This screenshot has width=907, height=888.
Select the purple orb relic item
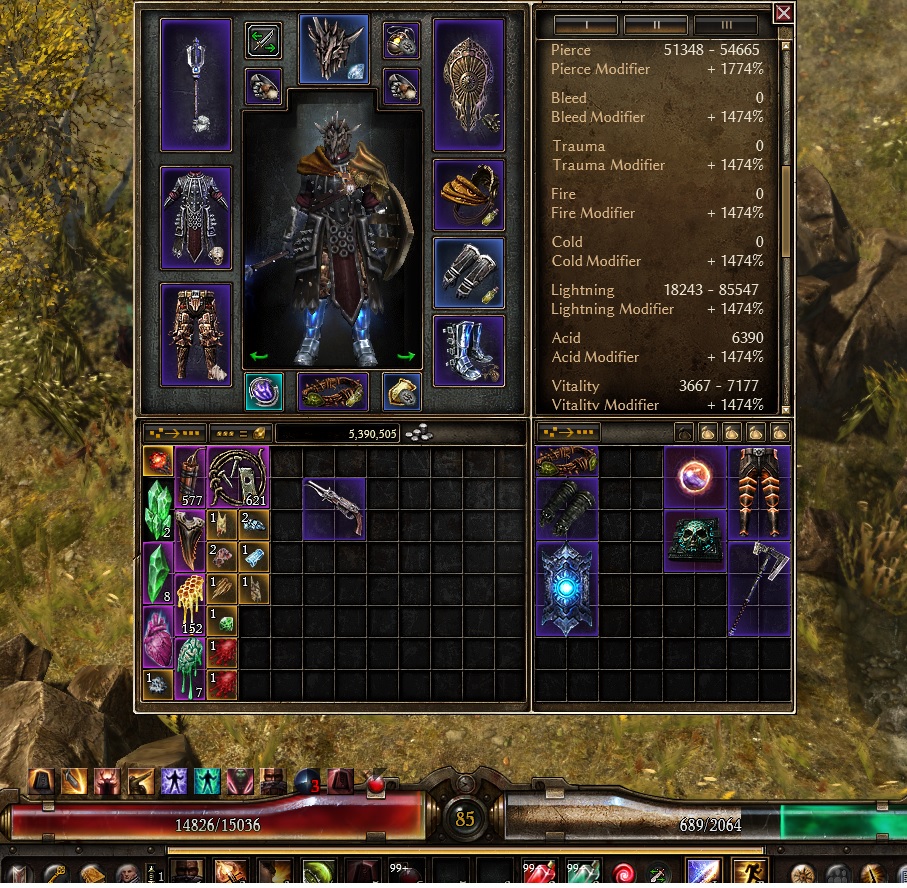(x=694, y=477)
